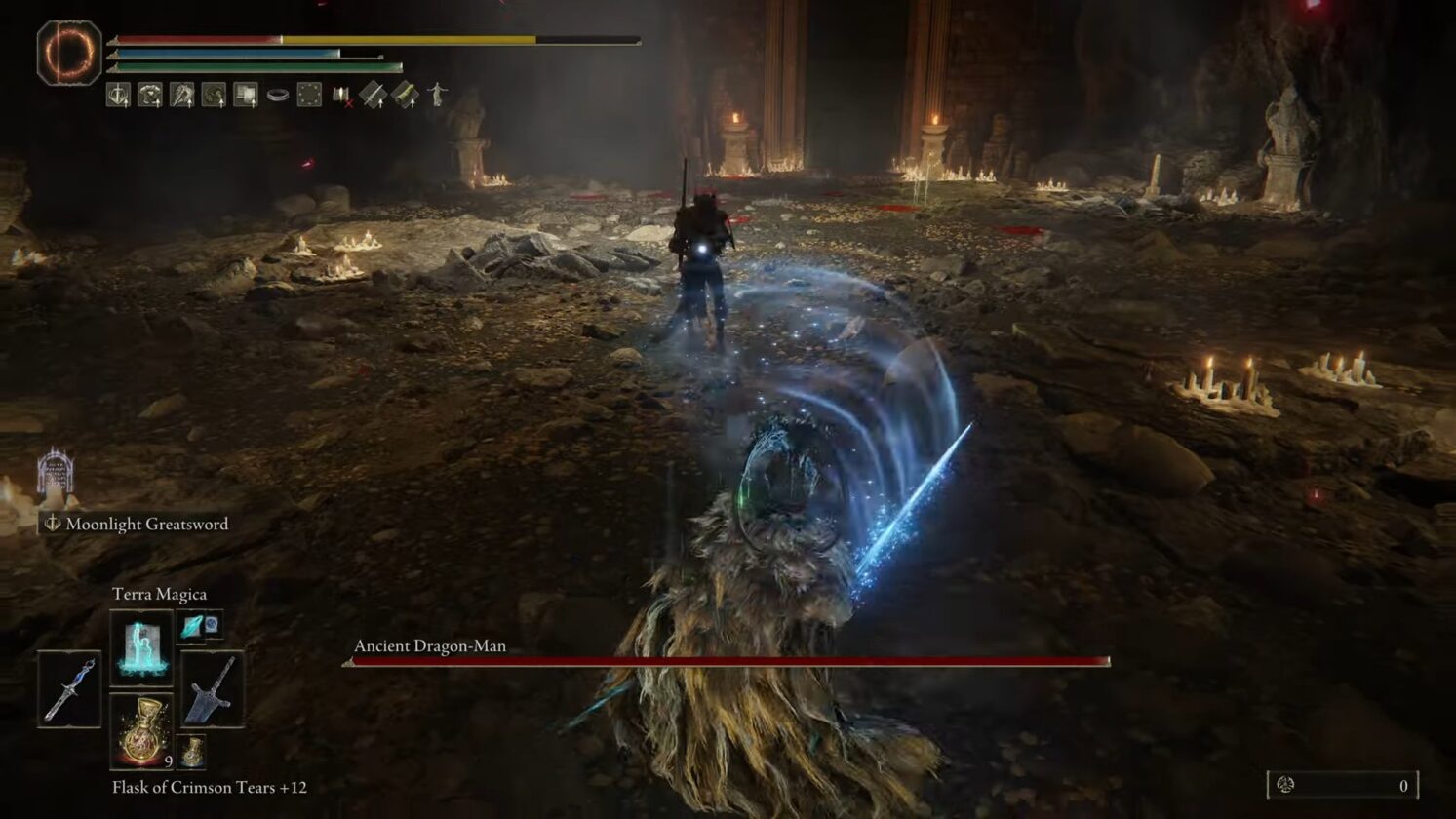The height and width of the screenshot is (819, 1456).
Task: Click the Moonlight Greatsword pickup text
Action: [146, 524]
